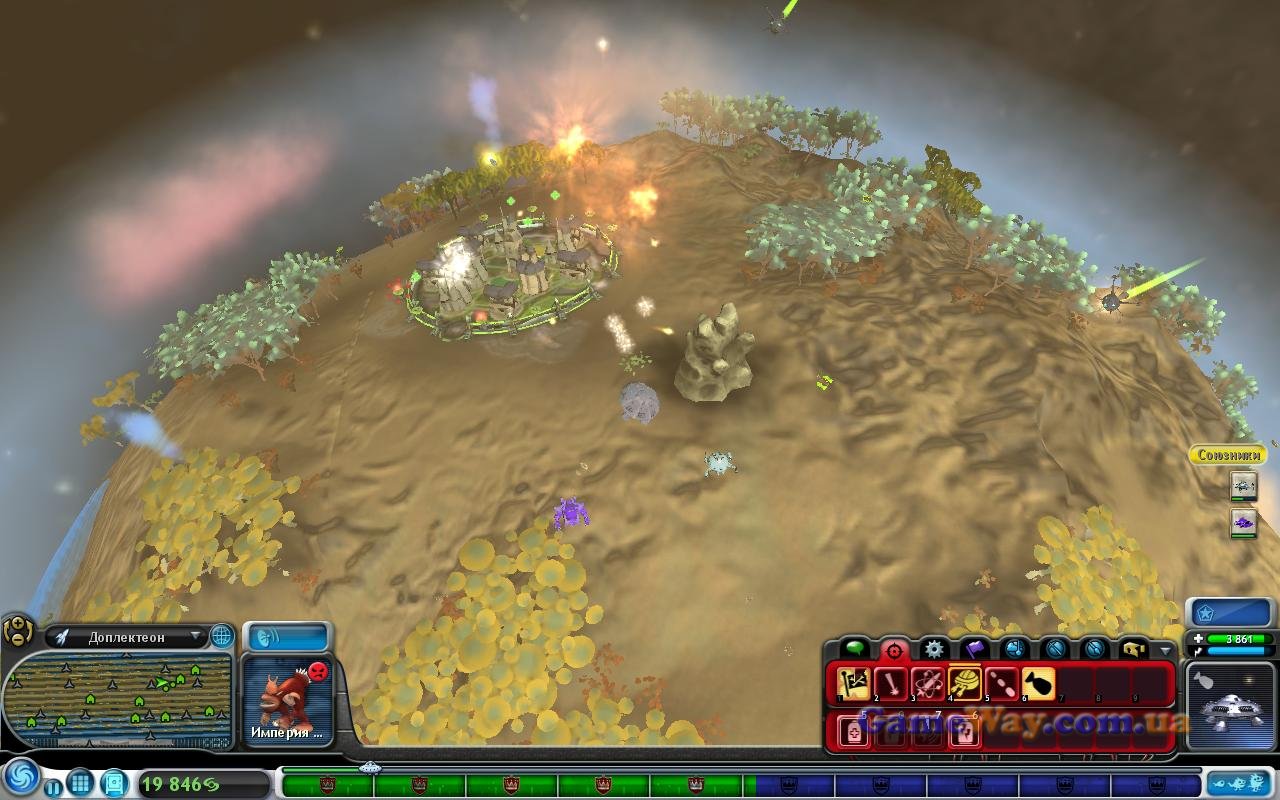Open the cargo crate tab
Screen dimensions: 1280x800
tap(1133, 650)
